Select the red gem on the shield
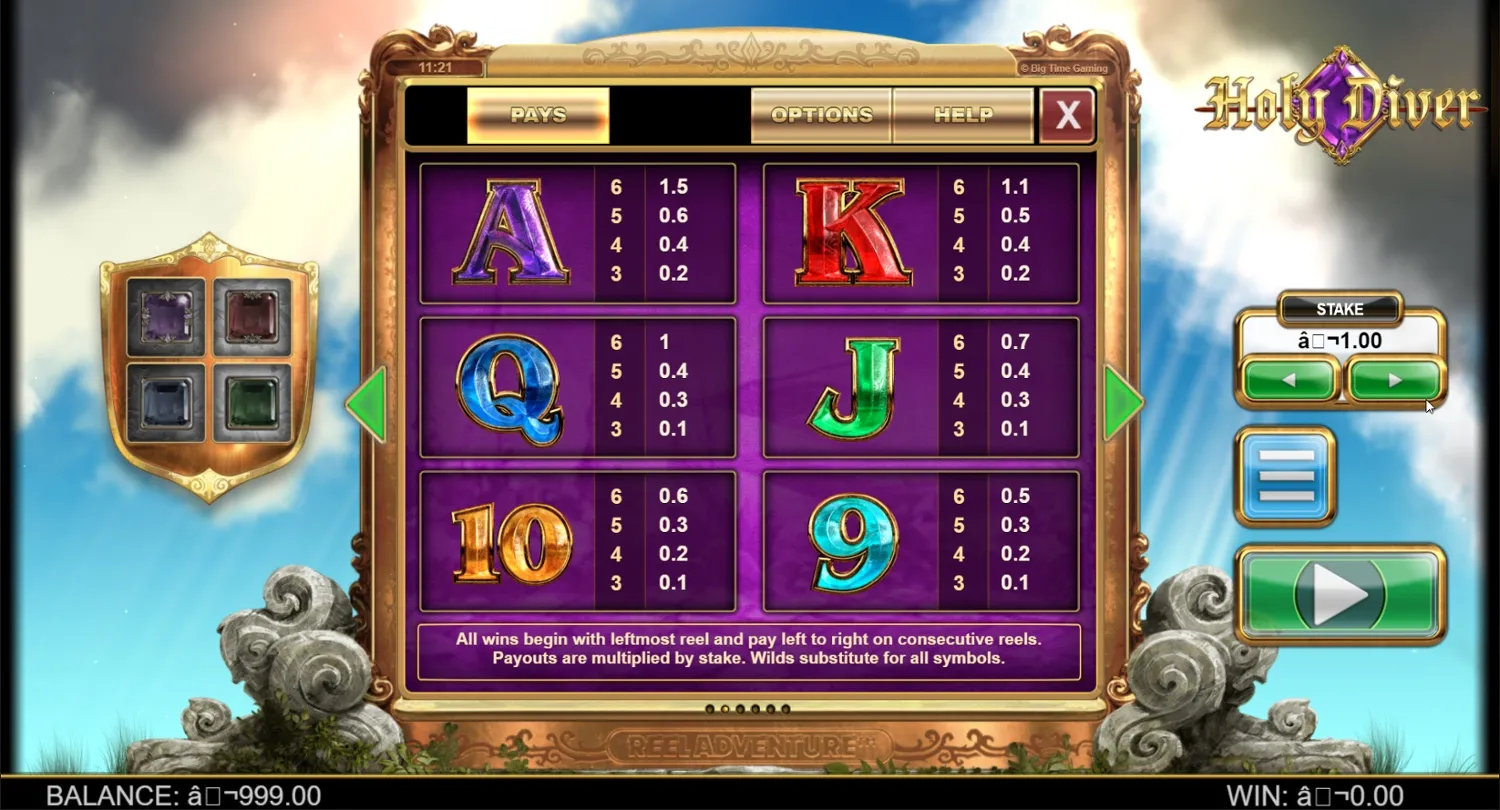The height and width of the screenshot is (810, 1500). point(250,317)
